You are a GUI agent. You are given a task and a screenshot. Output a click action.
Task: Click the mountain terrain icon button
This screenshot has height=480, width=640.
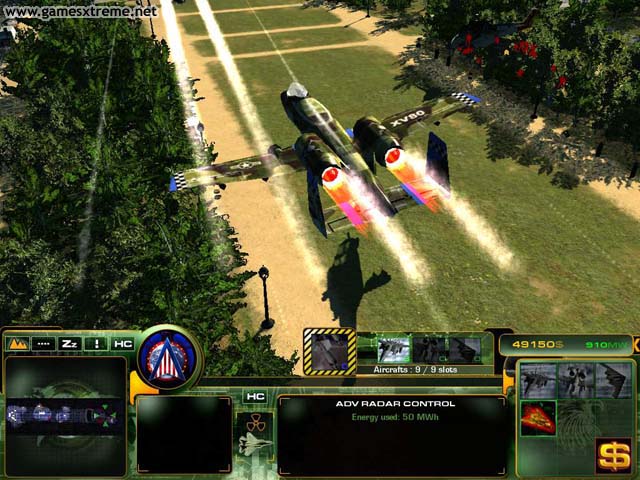point(17,342)
